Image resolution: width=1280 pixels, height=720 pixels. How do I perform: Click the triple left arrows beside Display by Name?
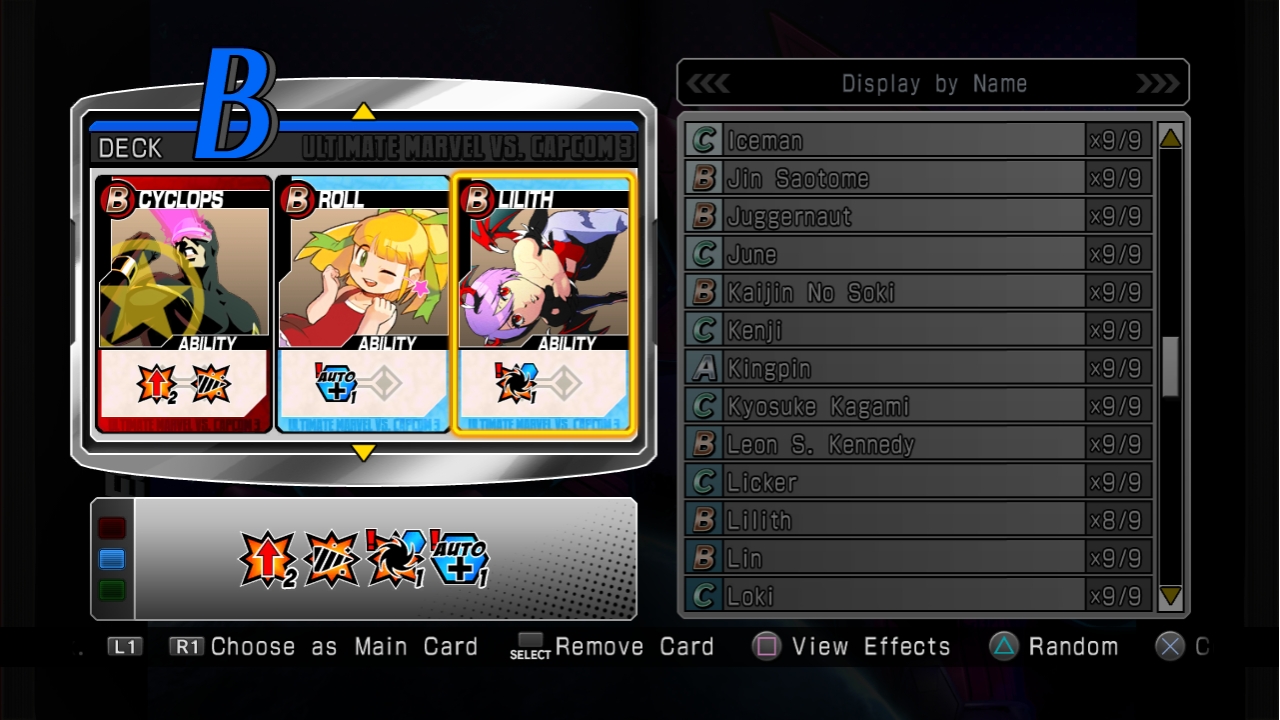(x=710, y=83)
